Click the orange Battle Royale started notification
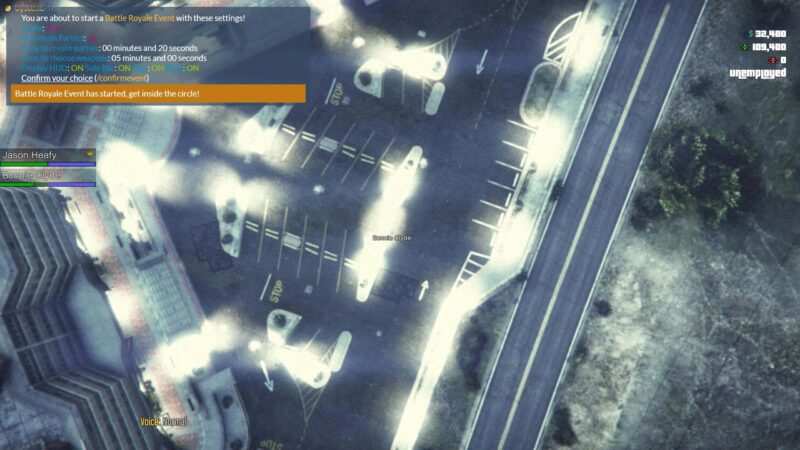This screenshot has height=450, width=800. (x=157, y=94)
